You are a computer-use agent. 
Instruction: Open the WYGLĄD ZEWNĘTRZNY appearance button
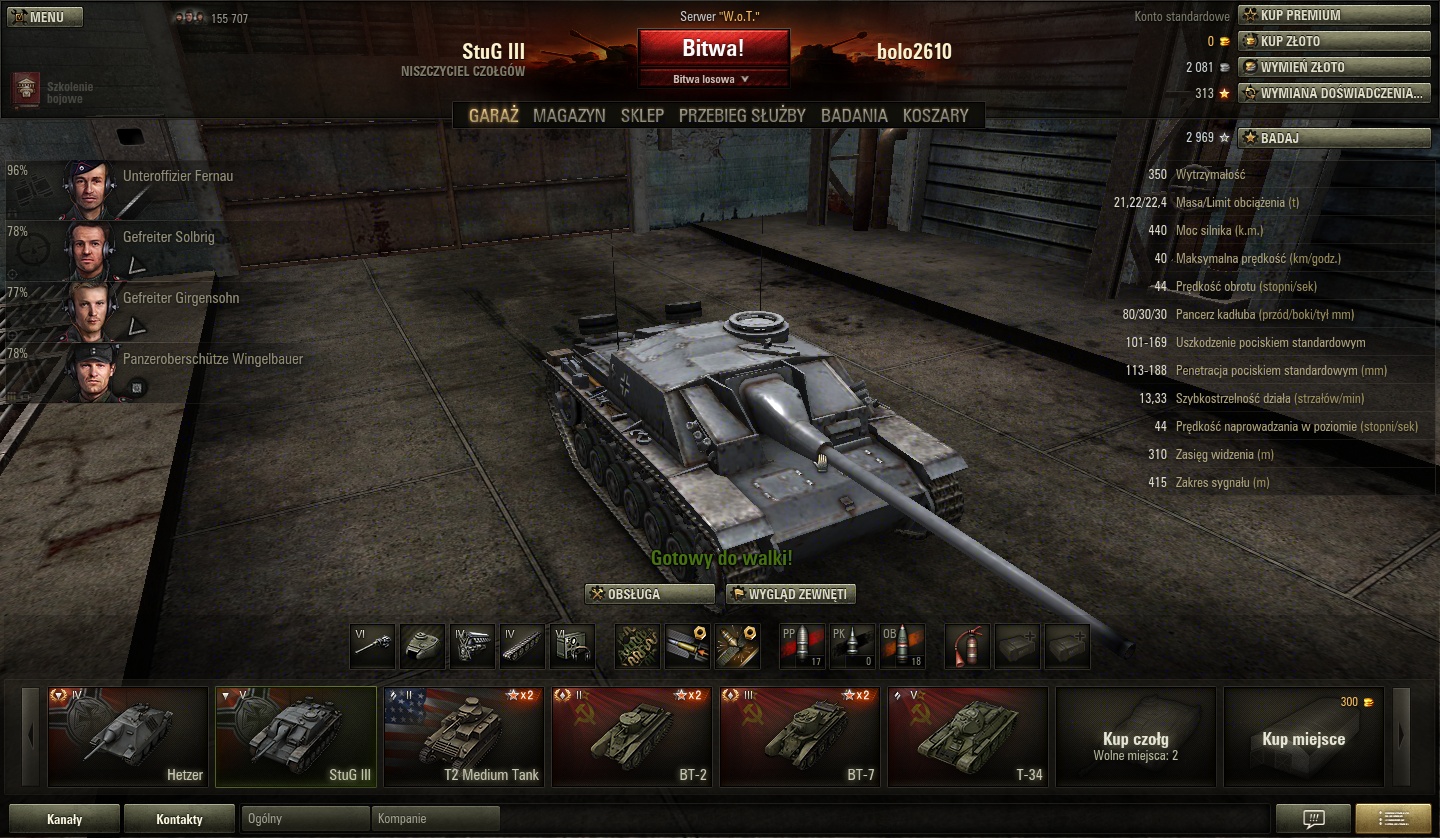coord(791,594)
